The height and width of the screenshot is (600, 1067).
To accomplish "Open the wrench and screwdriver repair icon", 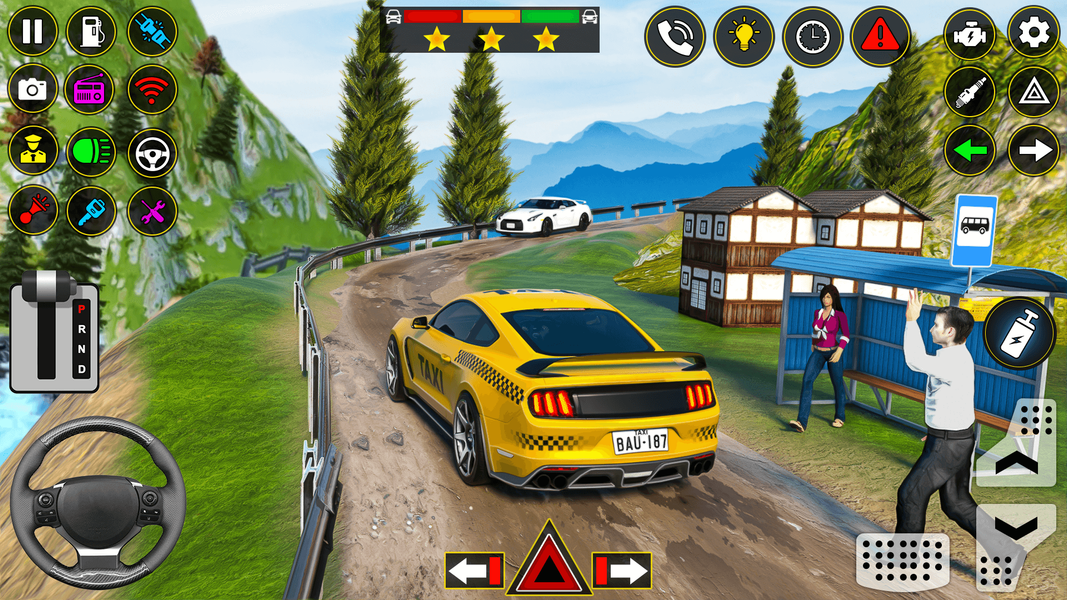I will click(x=152, y=211).
